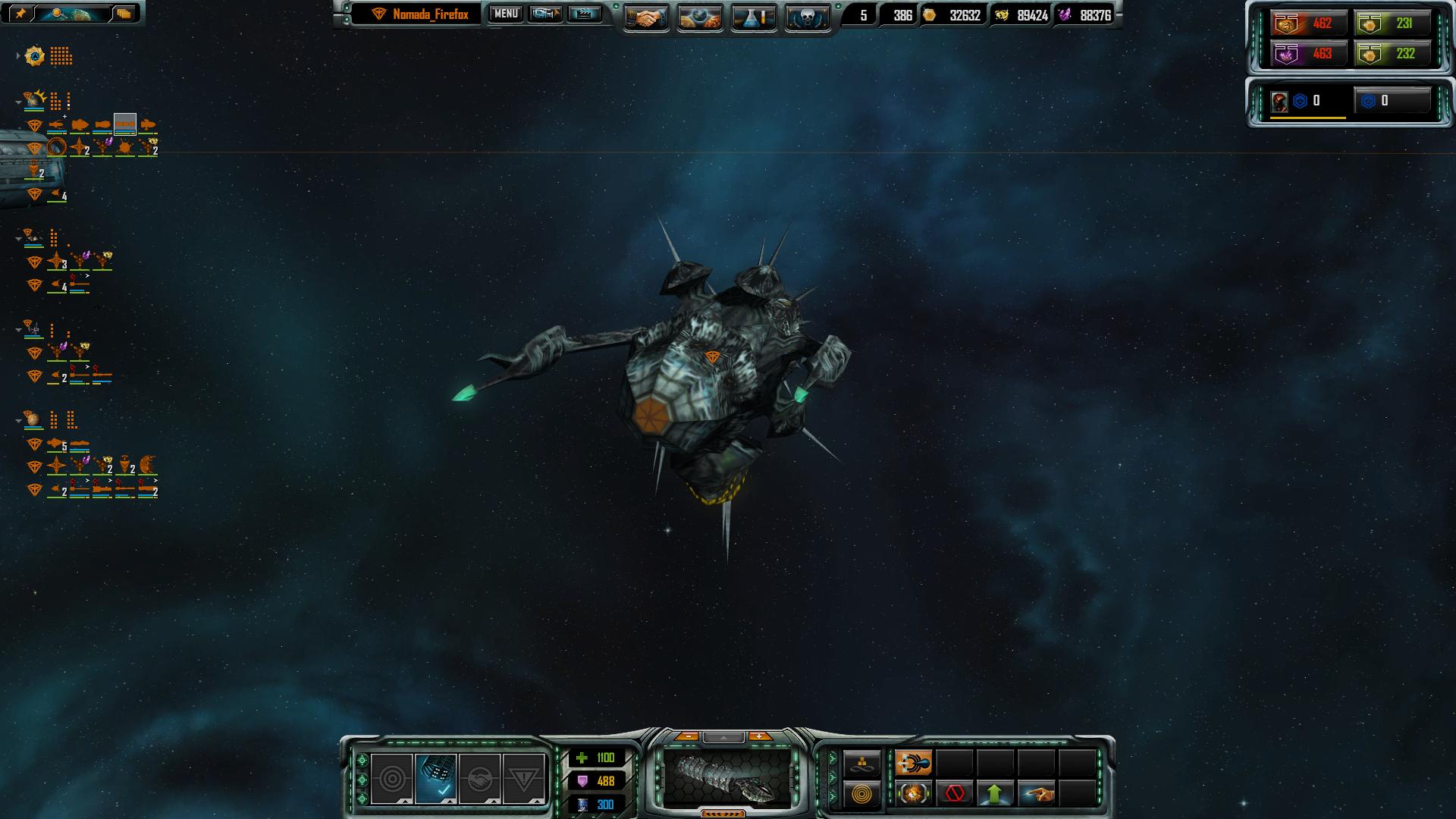Click the stacked cards icon button
1456x819 pixels.
(x=124, y=13)
